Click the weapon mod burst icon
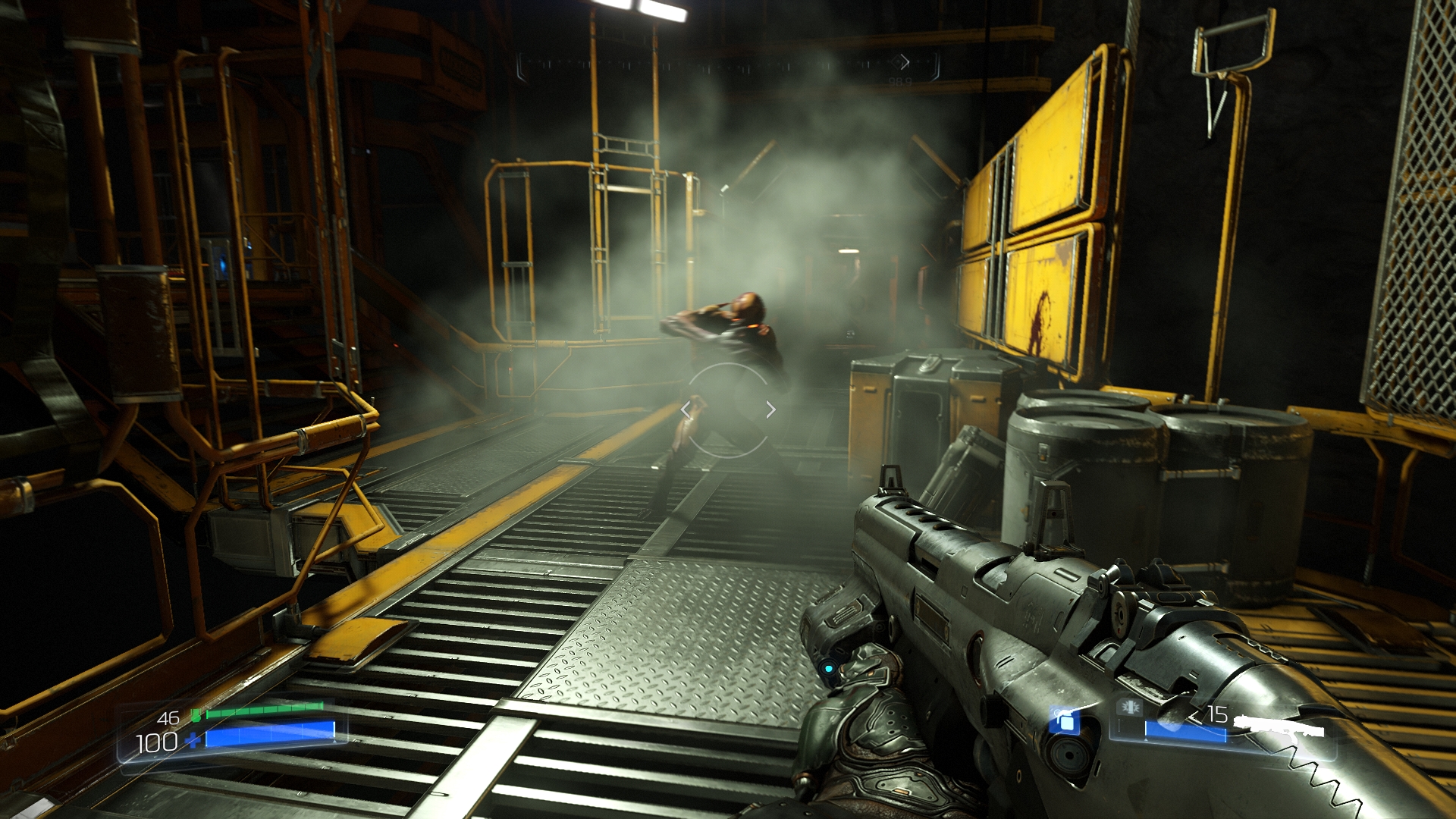Image resolution: width=1456 pixels, height=819 pixels. [x=1130, y=708]
